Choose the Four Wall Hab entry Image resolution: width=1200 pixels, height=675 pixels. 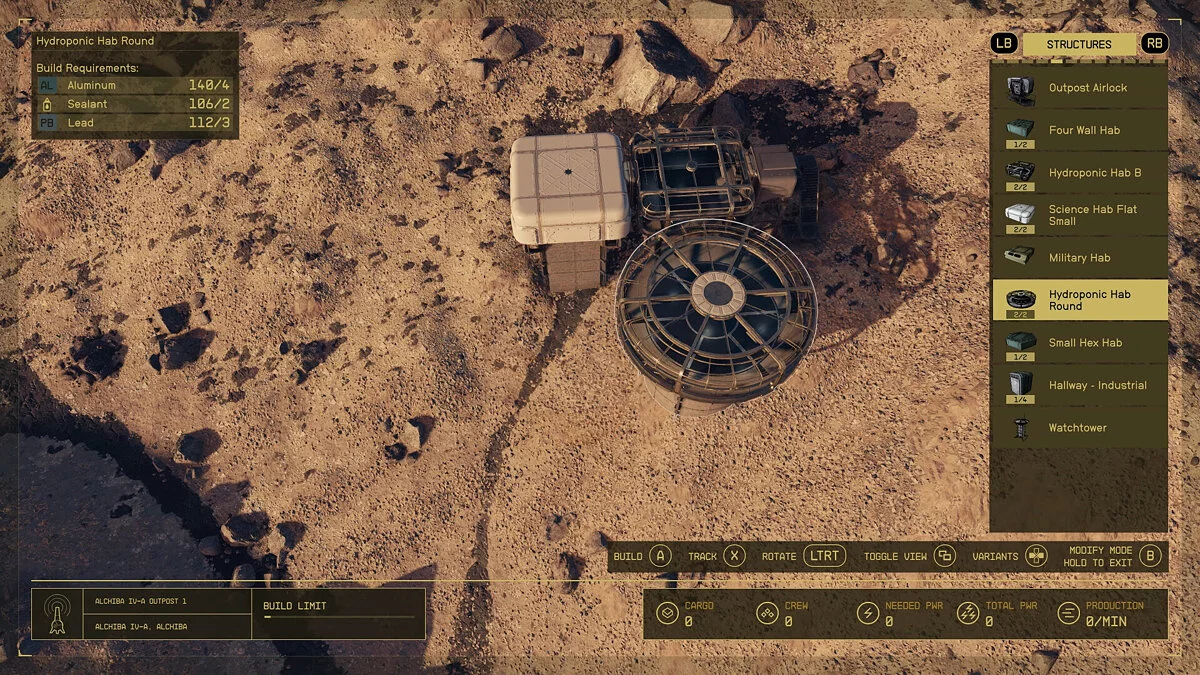point(1080,130)
